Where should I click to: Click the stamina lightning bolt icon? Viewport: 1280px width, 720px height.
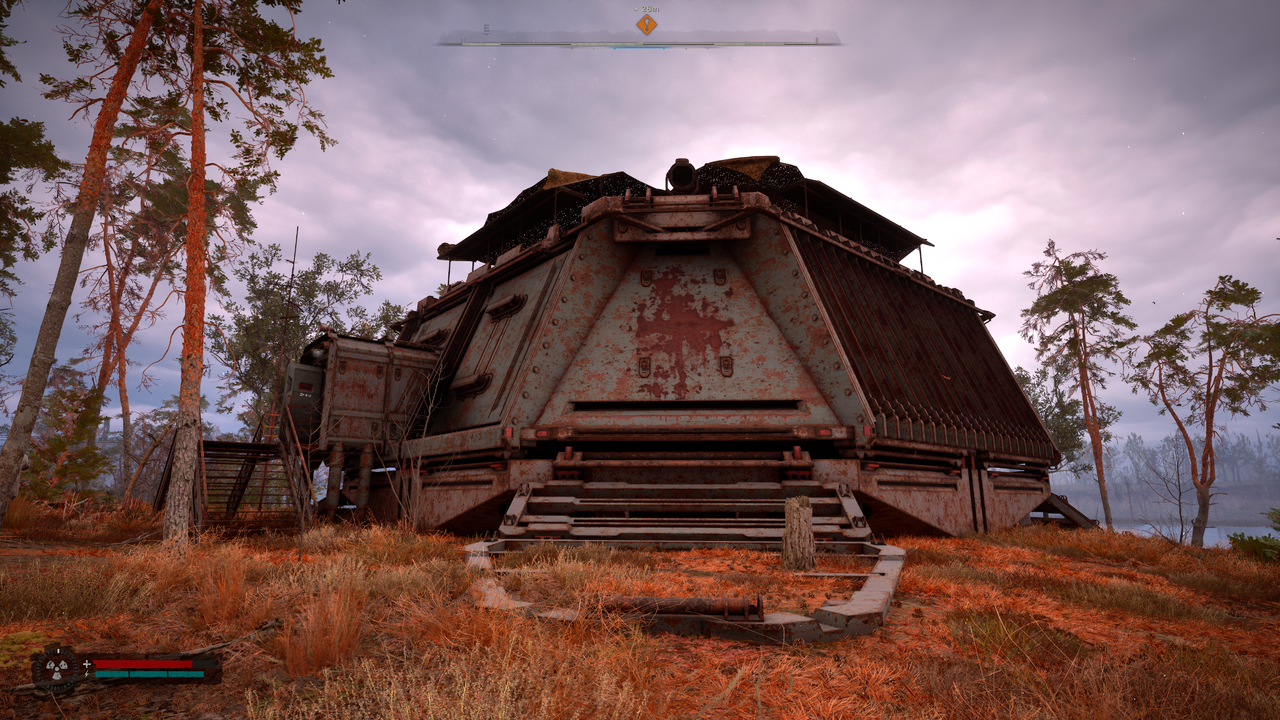[x=87, y=674]
